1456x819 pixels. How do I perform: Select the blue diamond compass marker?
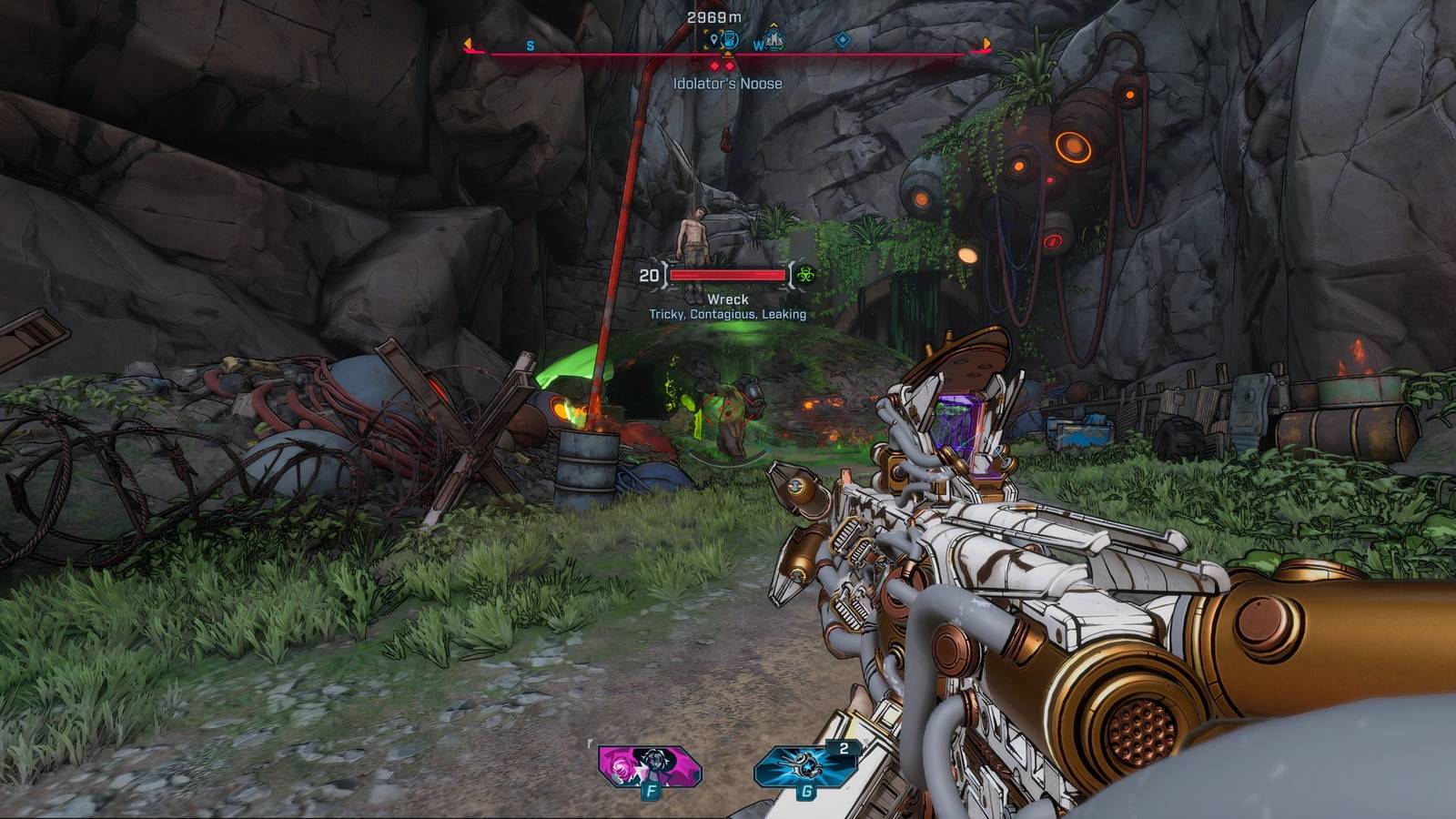[x=843, y=40]
